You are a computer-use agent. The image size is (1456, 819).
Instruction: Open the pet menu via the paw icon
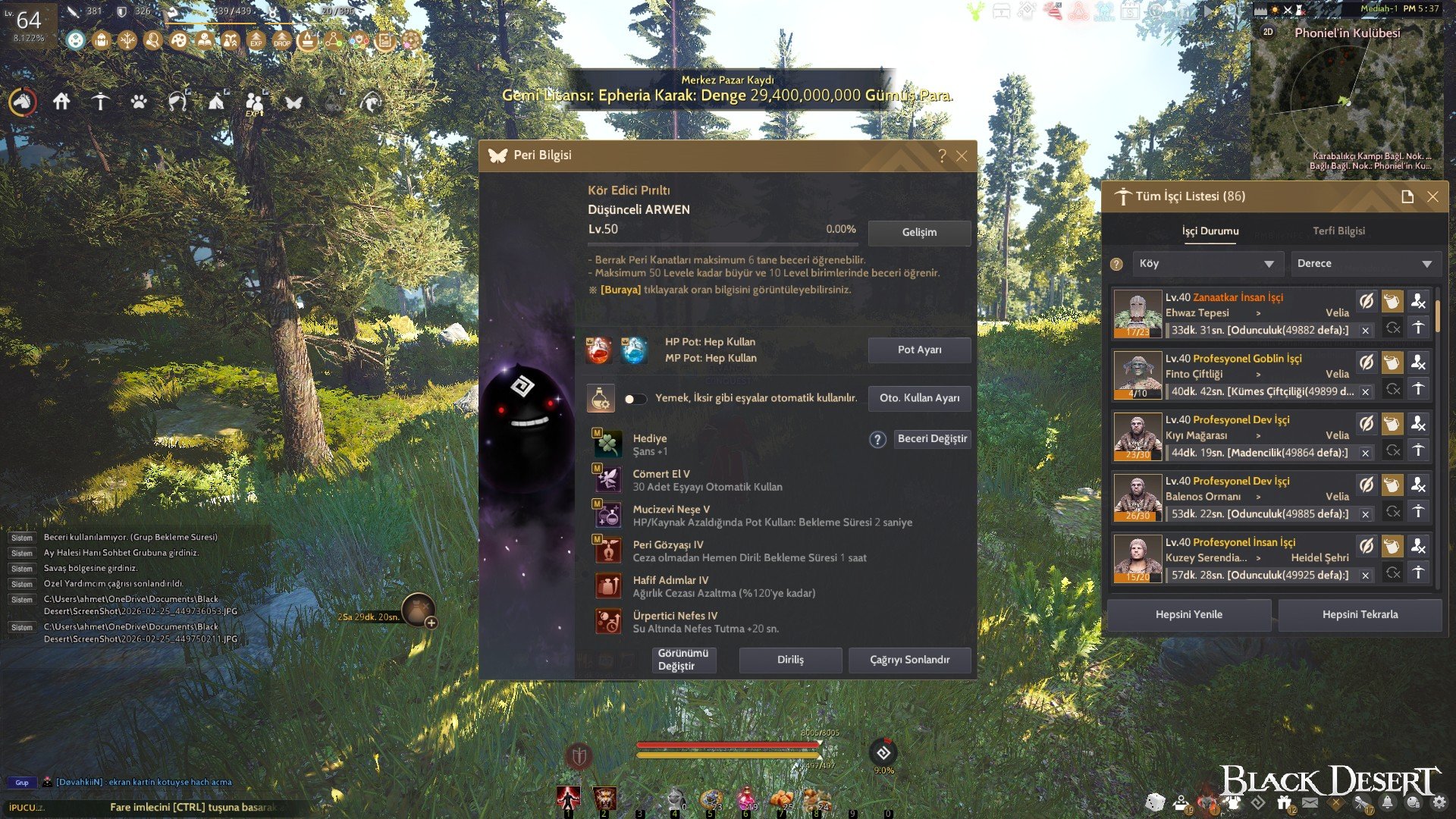pos(140,101)
